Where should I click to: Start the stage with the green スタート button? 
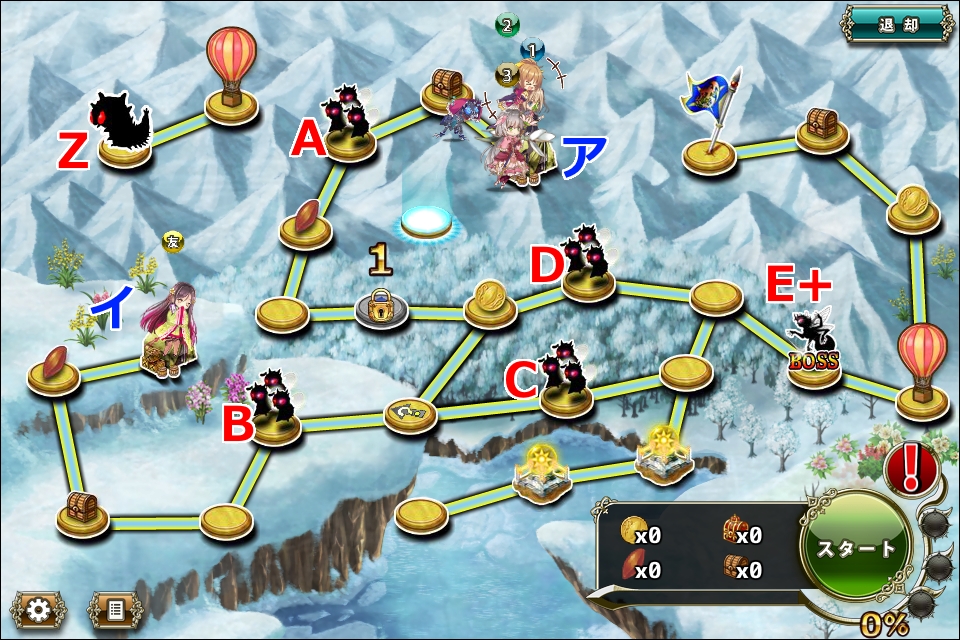pyautogui.click(x=858, y=548)
